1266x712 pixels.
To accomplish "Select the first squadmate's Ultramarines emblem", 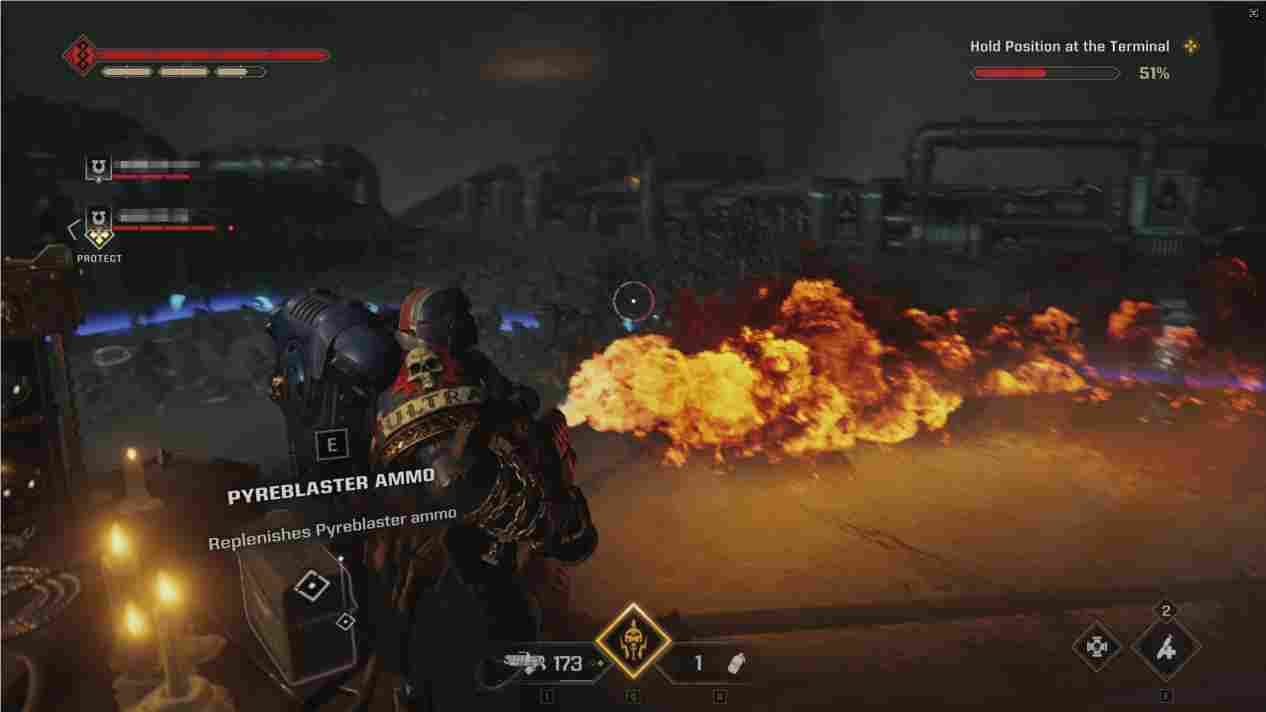I will point(98,166).
